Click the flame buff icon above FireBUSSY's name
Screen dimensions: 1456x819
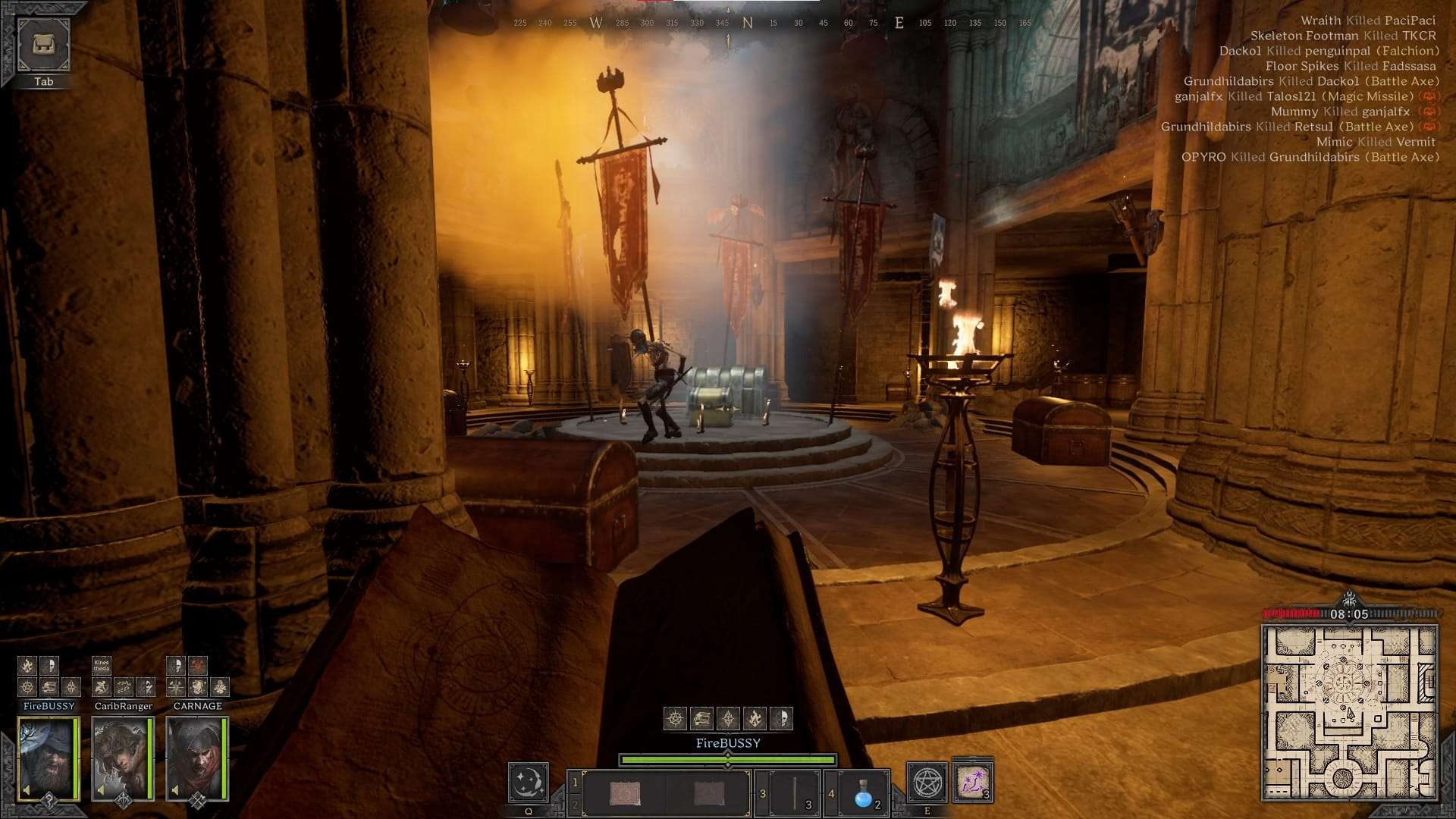[27, 666]
